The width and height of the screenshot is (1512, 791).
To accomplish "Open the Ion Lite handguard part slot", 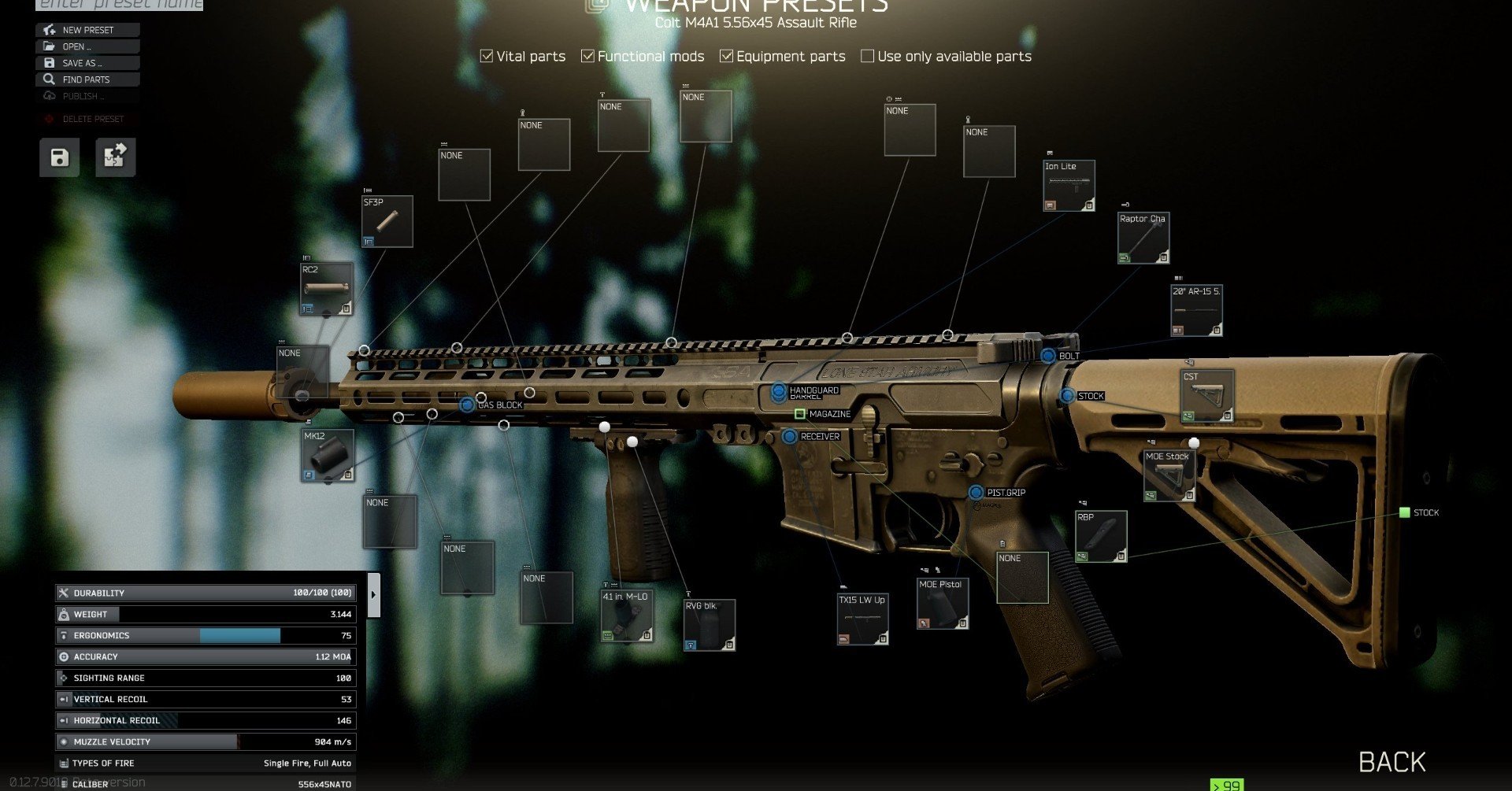I will tap(1069, 184).
